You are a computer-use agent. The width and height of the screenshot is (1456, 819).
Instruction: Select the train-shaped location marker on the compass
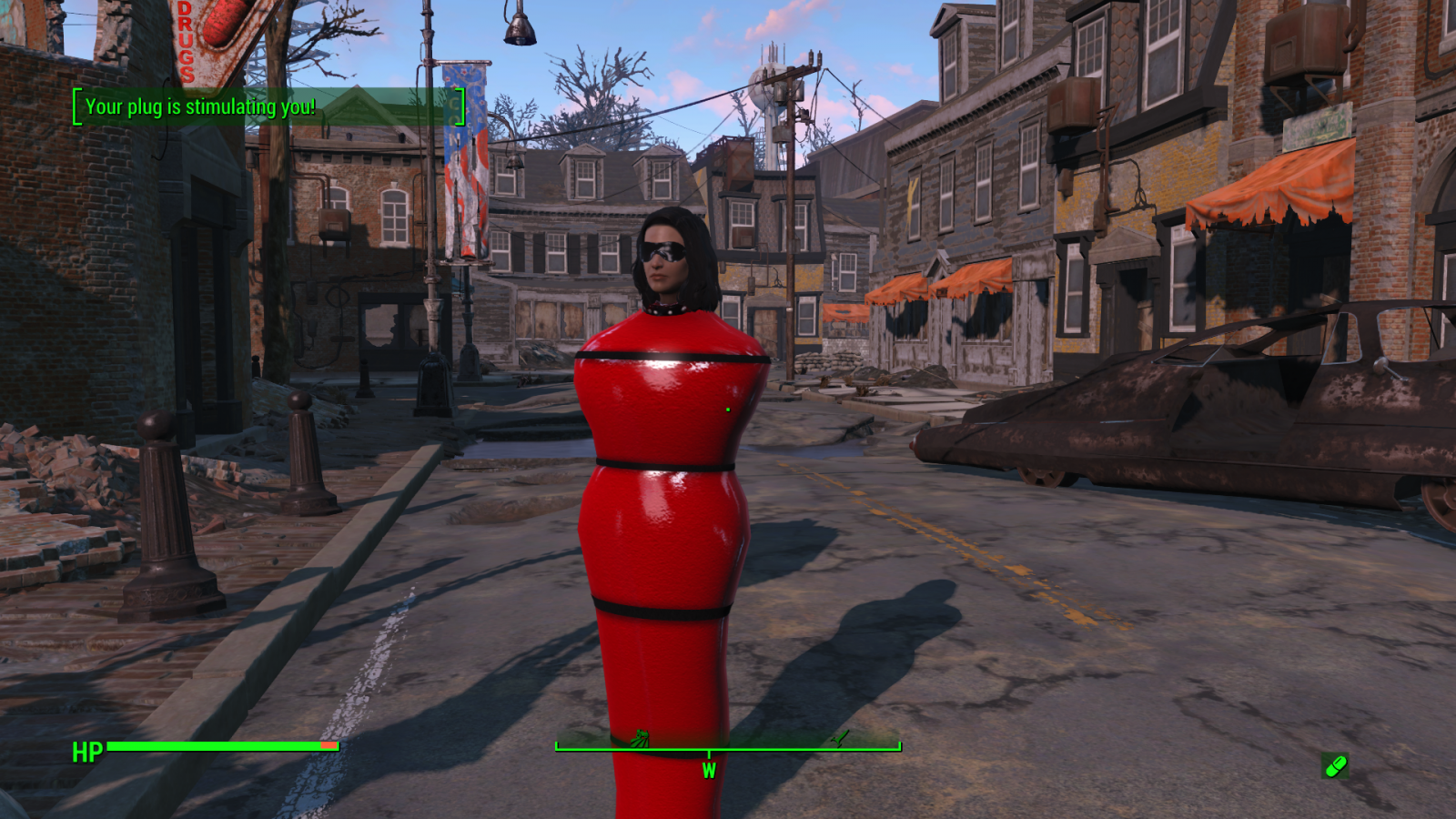click(x=642, y=736)
